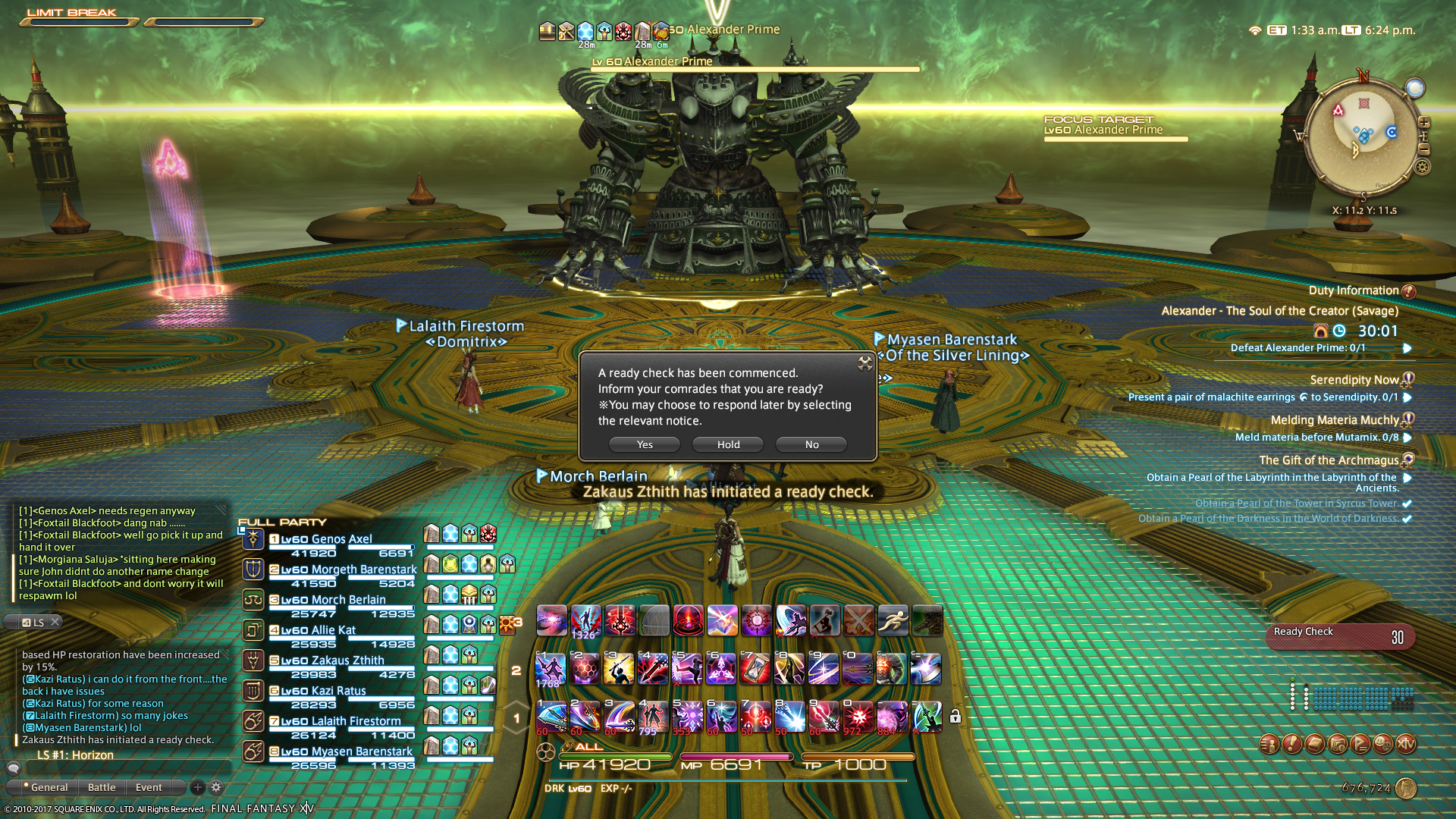Screen dimensions: 1456x819
Task: Select the Event chat tab
Action: [x=149, y=787]
